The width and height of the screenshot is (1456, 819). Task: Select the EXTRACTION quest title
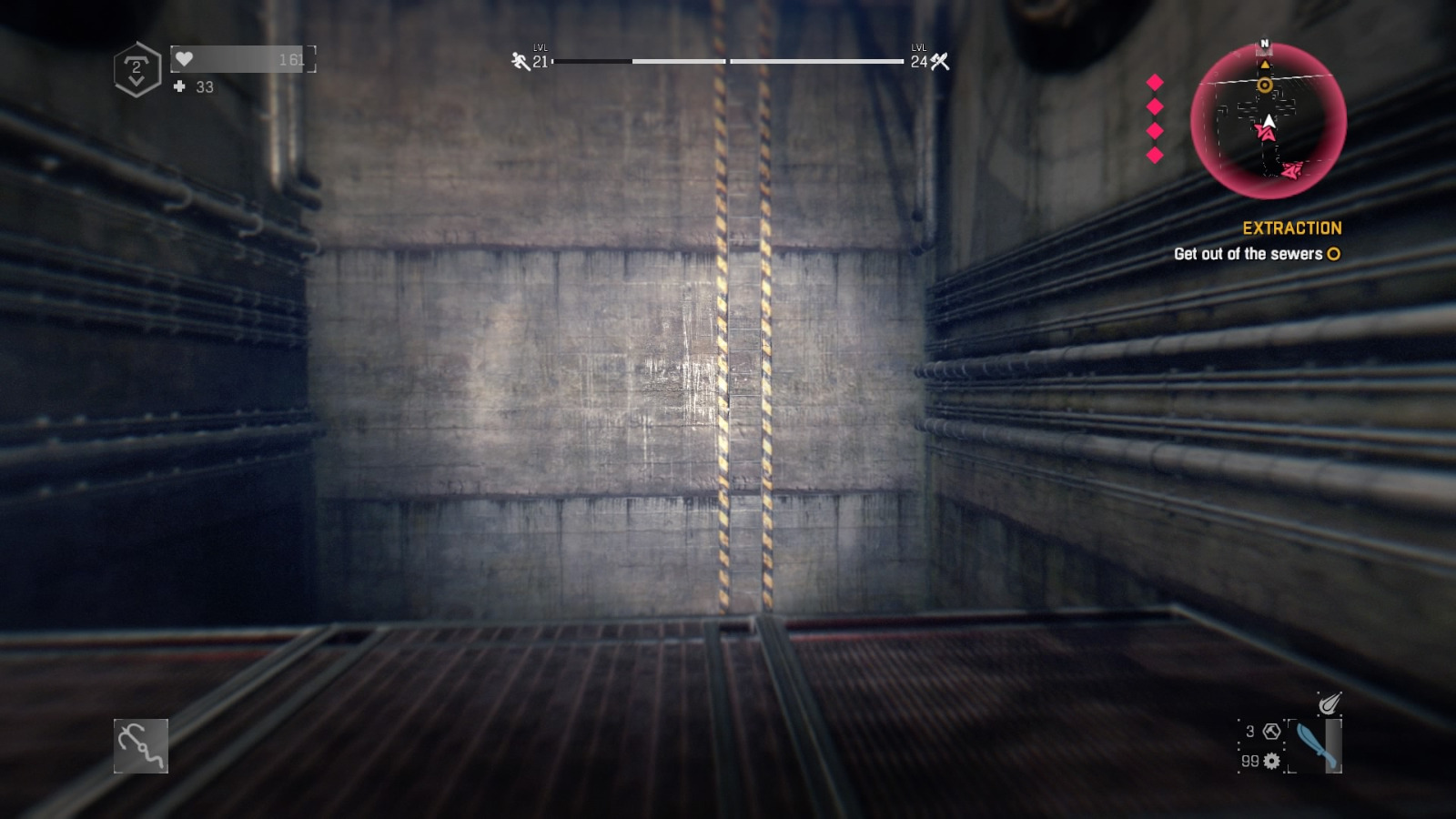1295,228
